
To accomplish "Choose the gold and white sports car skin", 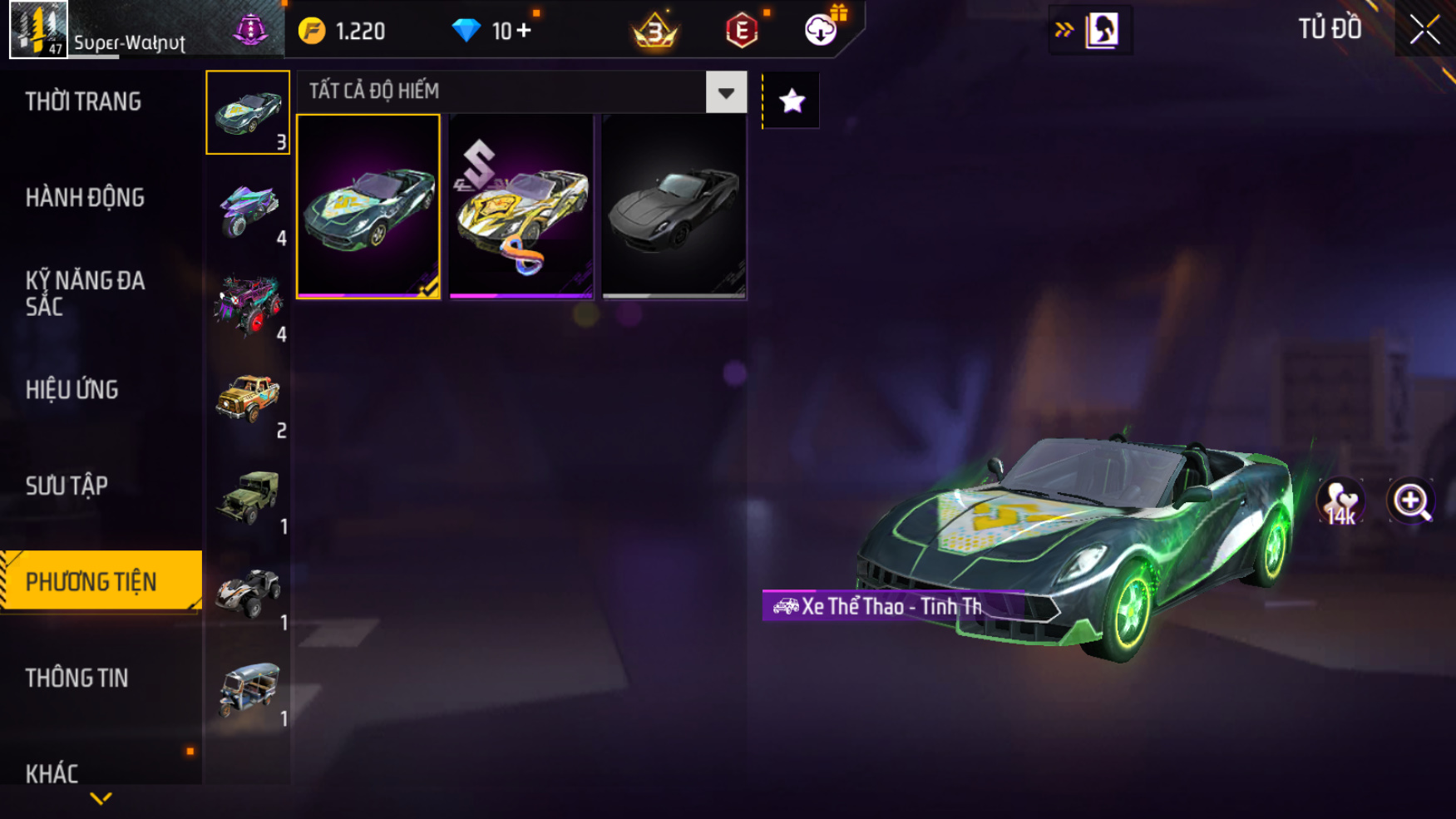I will [x=521, y=206].
